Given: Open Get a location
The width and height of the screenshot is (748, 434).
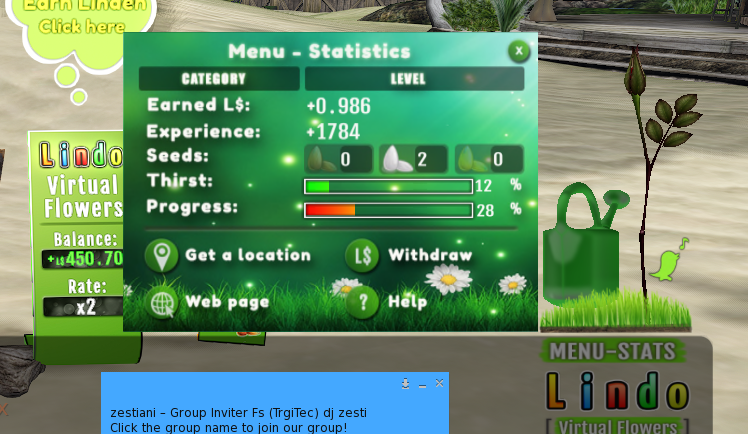Looking at the screenshot, I should (x=229, y=255).
